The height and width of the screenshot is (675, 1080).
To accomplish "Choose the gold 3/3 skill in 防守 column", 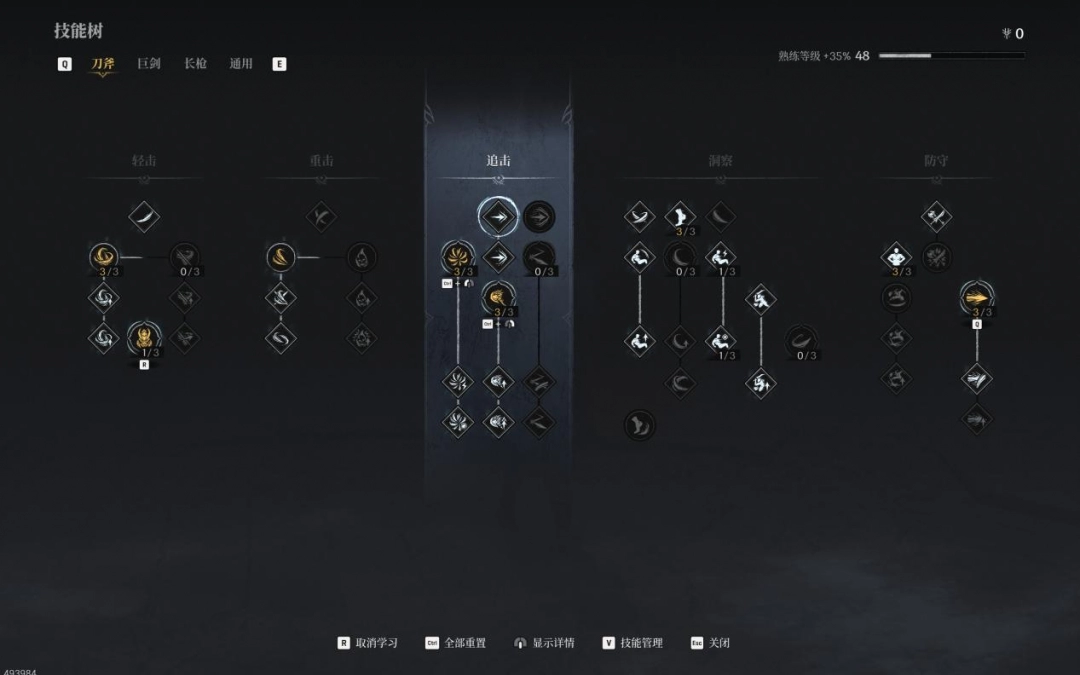I will pyautogui.click(x=977, y=297).
